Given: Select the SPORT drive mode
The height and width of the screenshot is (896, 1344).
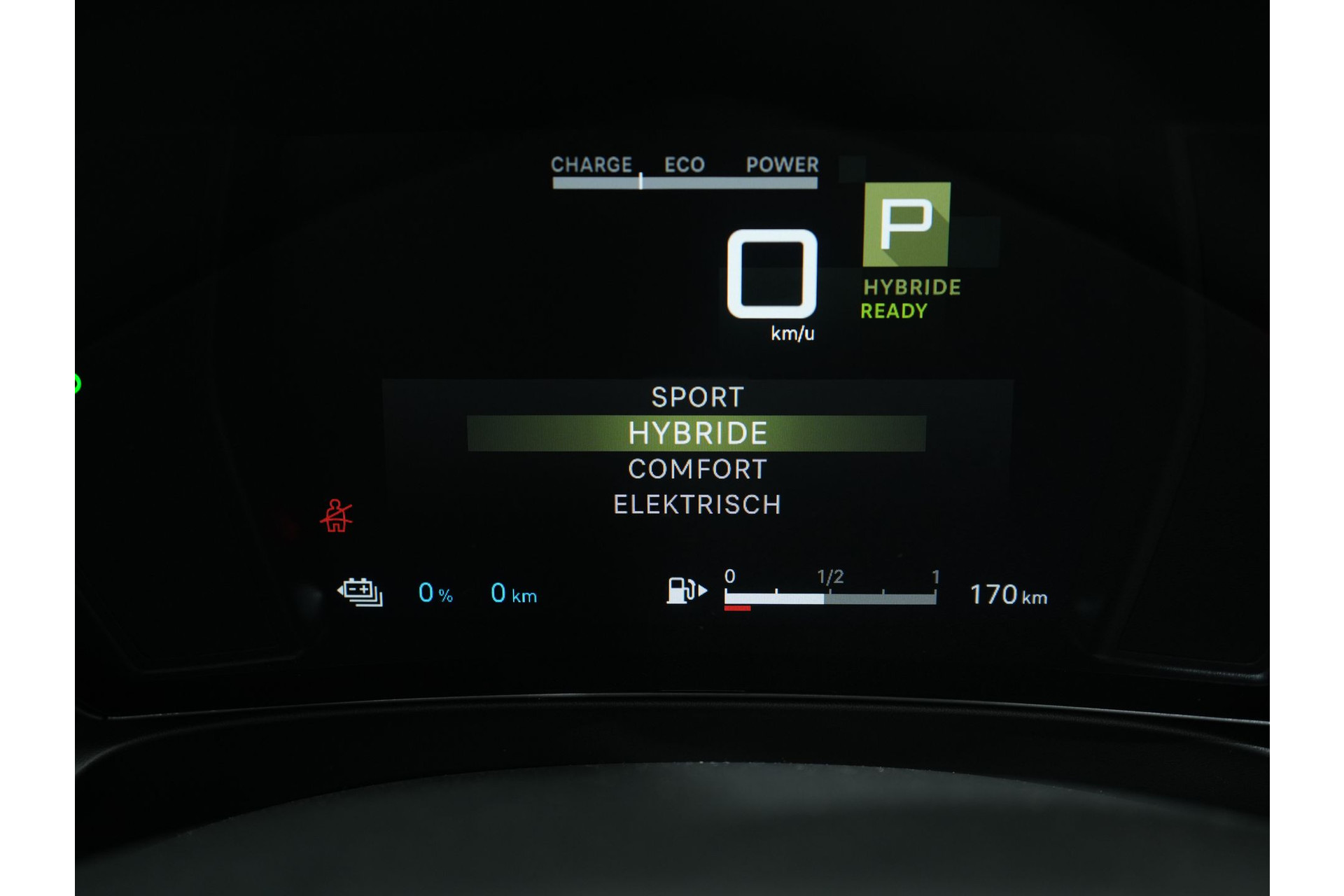Looking at the screenshot, I should point(697,397).
